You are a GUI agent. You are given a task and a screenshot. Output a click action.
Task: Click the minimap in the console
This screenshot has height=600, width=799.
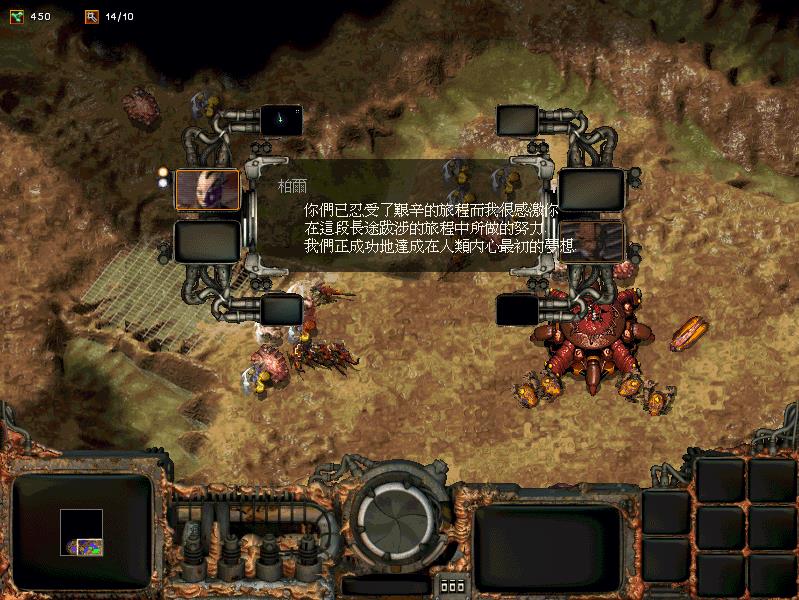(81, 531)
